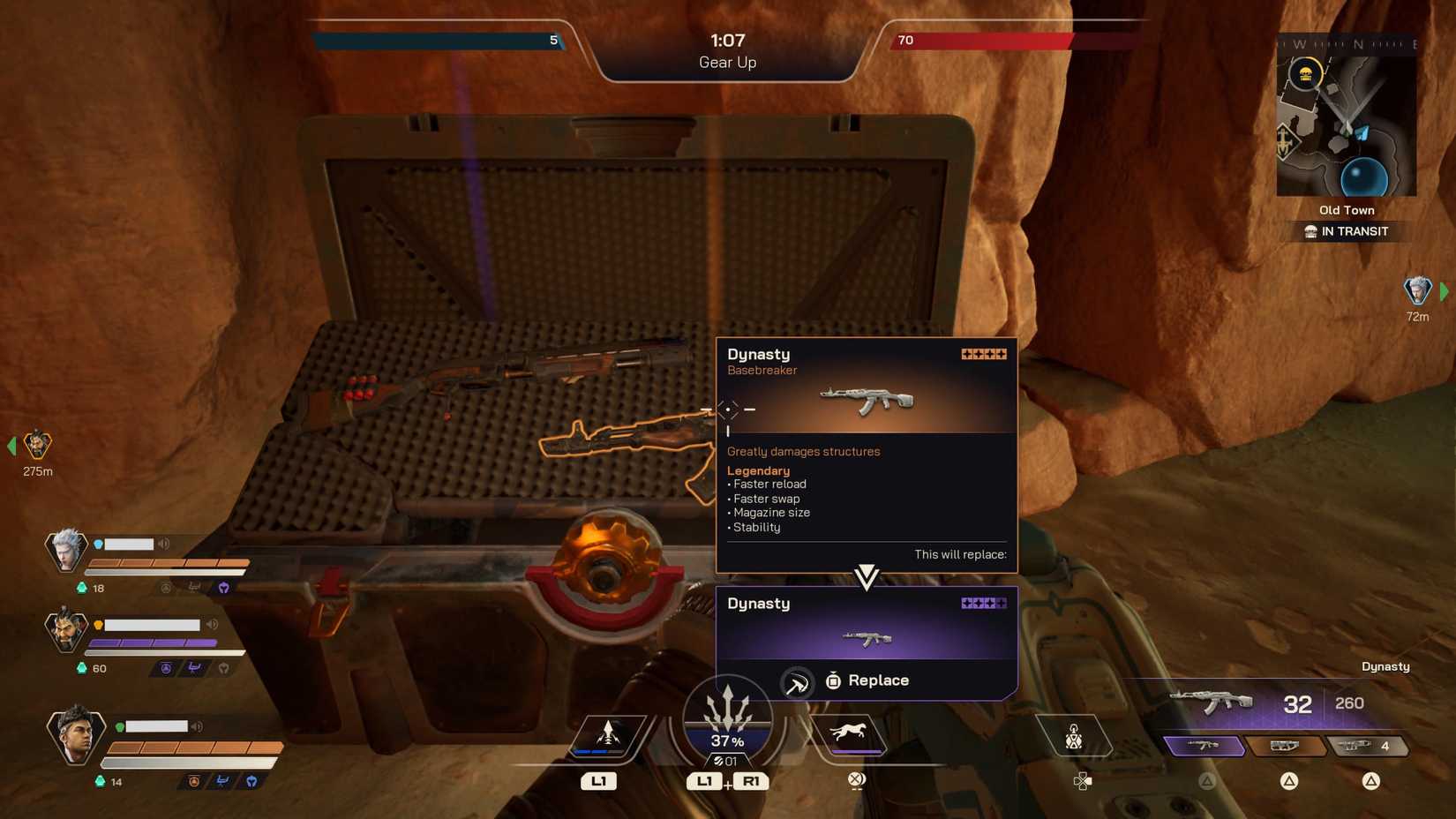
Task: Select the white-haired teammate portrait
Action: click(x=66, y=550)
